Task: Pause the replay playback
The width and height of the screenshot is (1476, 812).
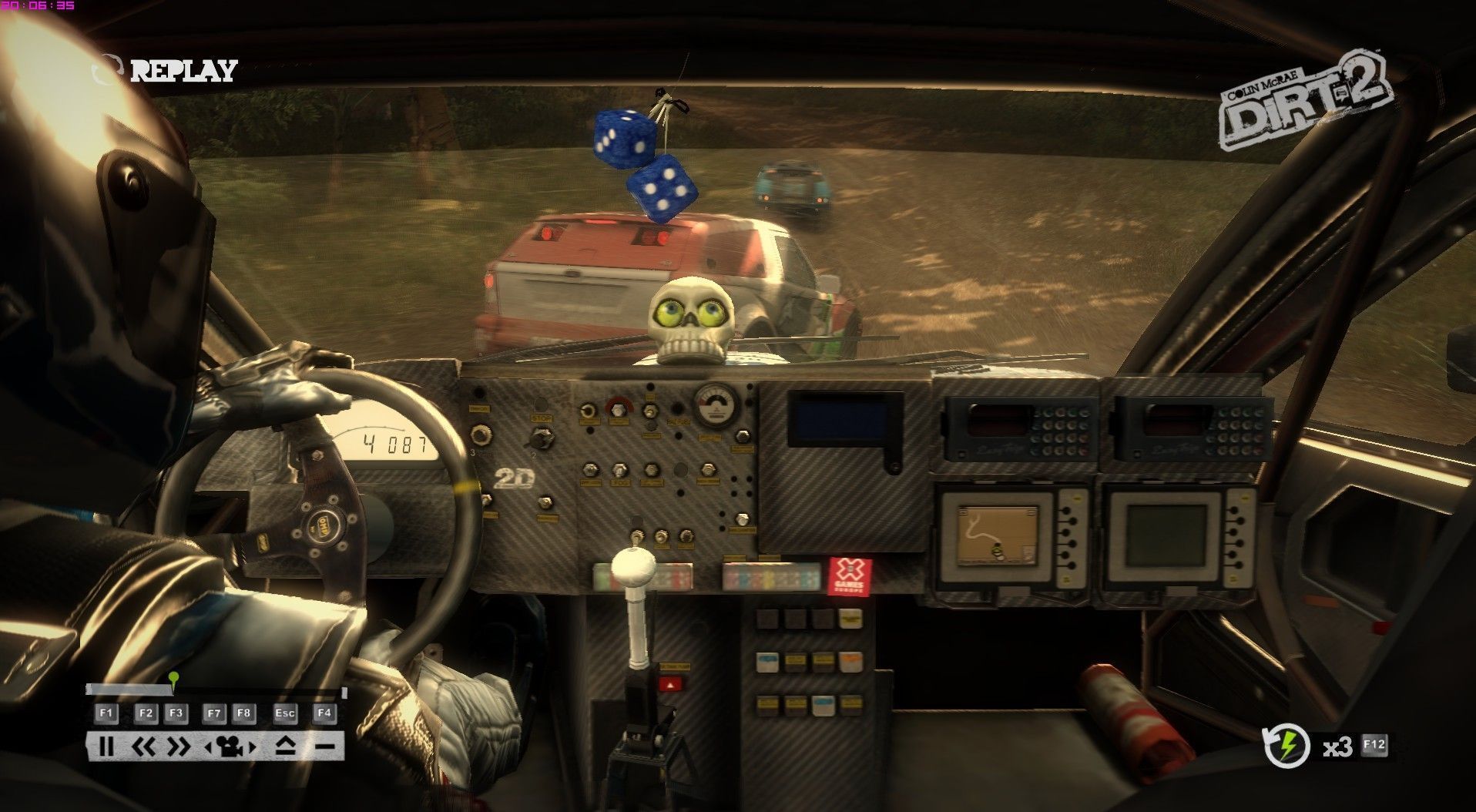Action: click(106, 746)
